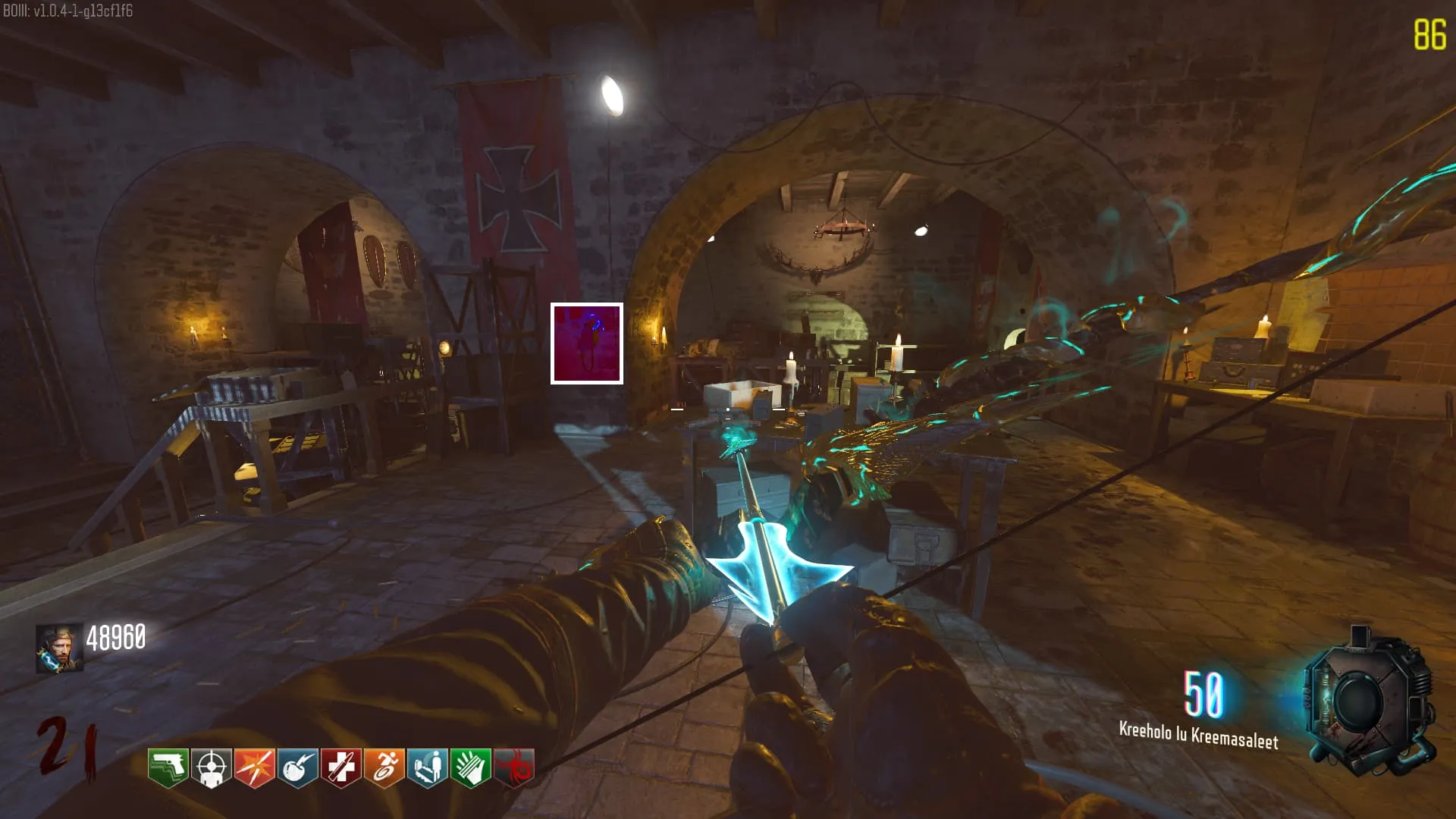Select the Speed Cola green hand perk icon
Viewport: 1456px width, 819px height.
(x=470, y=767)
